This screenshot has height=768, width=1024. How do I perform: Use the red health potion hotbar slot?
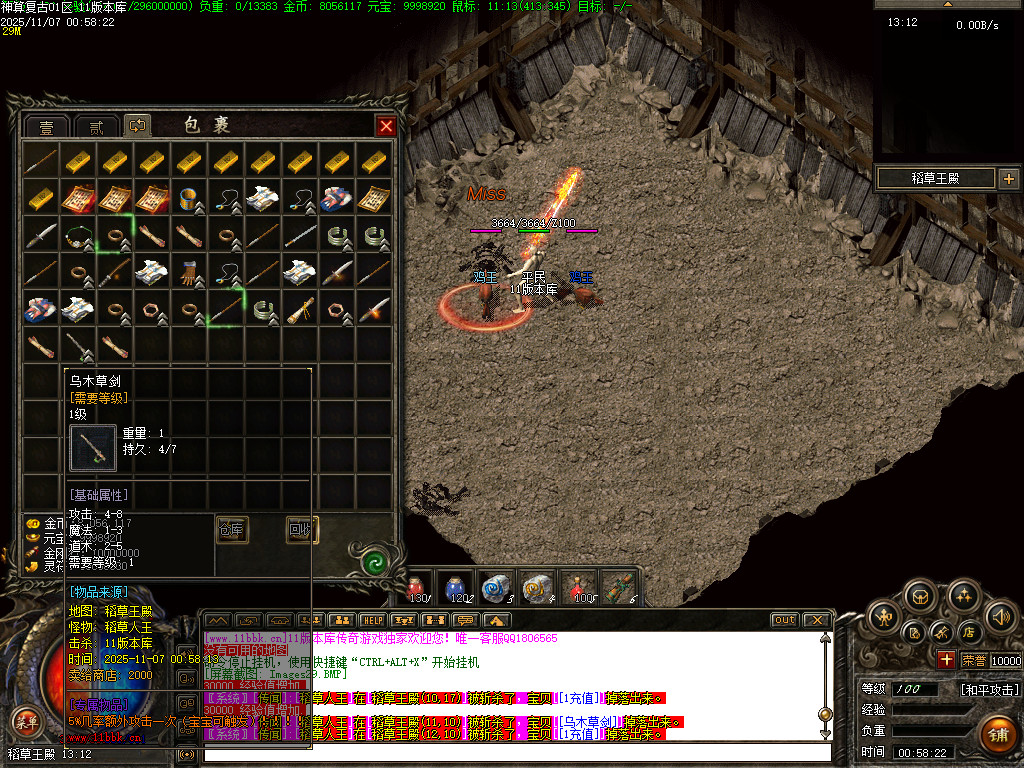(x=419, y=586)
